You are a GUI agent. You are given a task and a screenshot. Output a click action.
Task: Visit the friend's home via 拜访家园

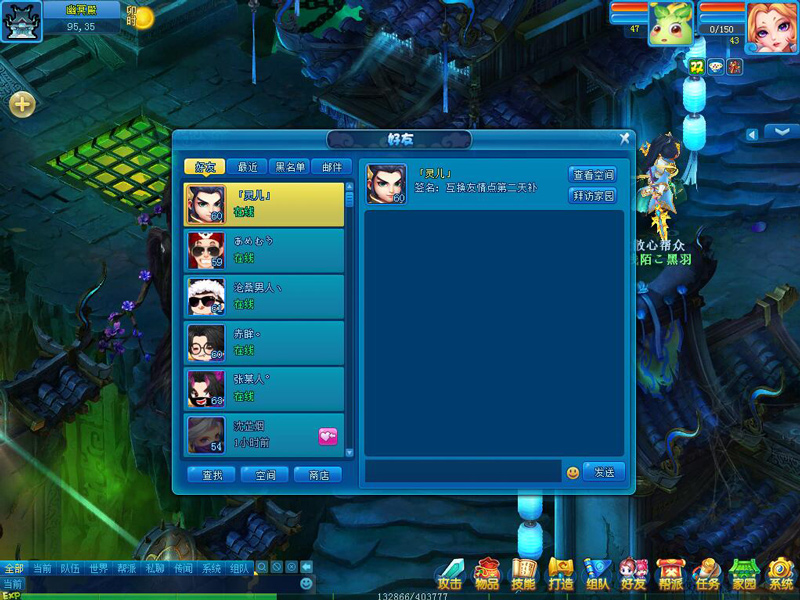coord(593,196)
